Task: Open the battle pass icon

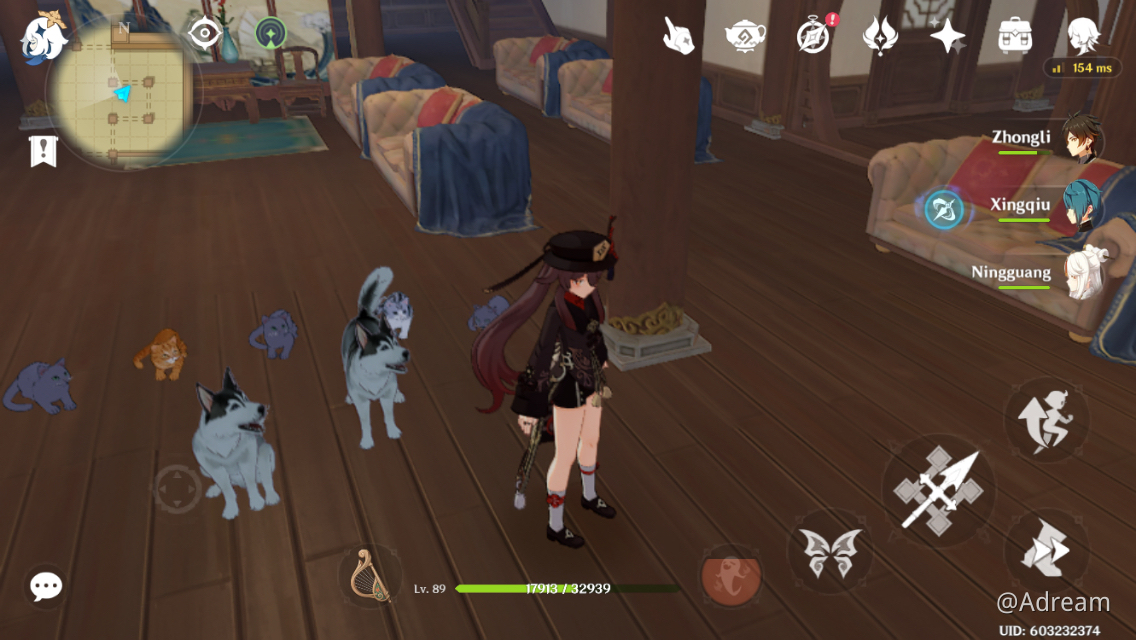Action: click(x=880, y=36)
